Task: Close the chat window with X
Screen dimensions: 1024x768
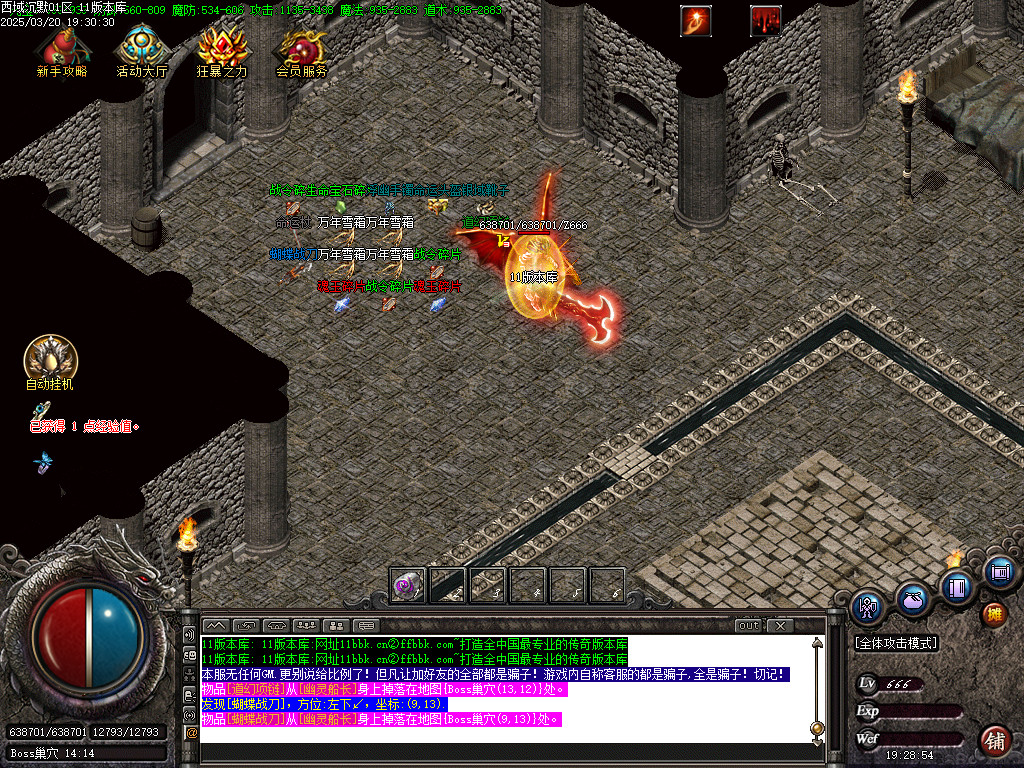Action: (778, 626)
